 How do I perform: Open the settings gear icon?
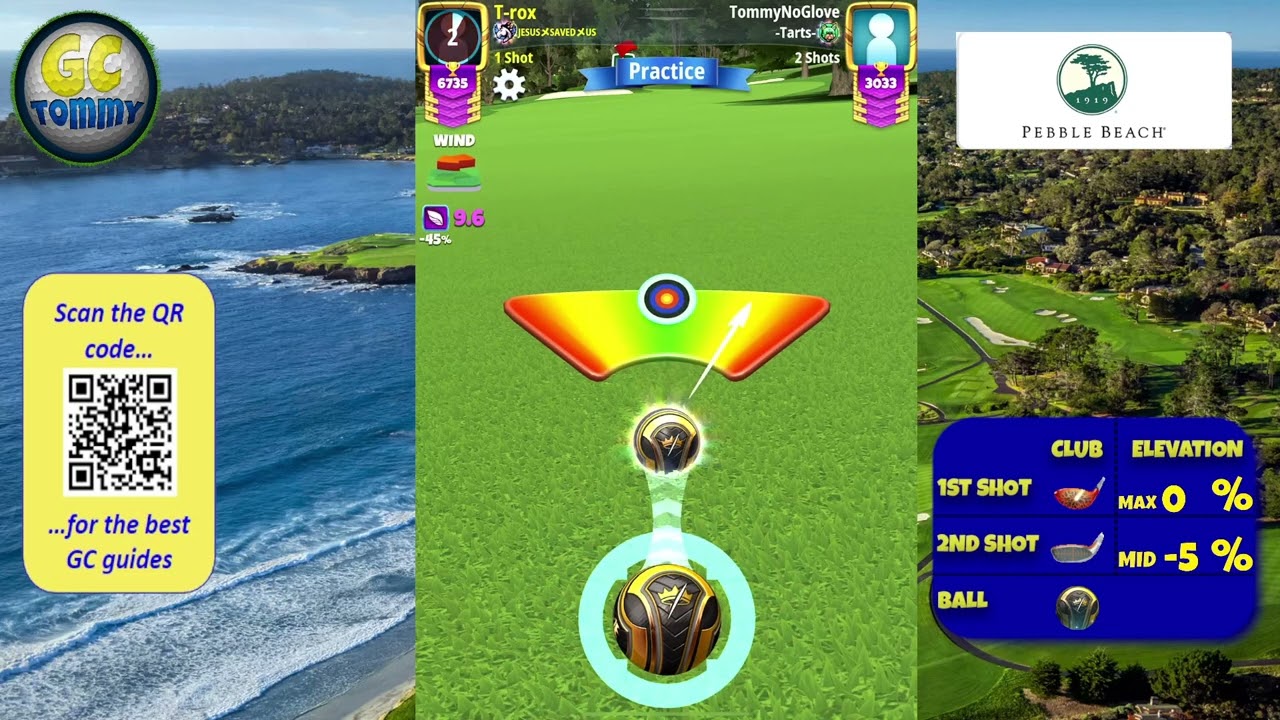(509, 85)
